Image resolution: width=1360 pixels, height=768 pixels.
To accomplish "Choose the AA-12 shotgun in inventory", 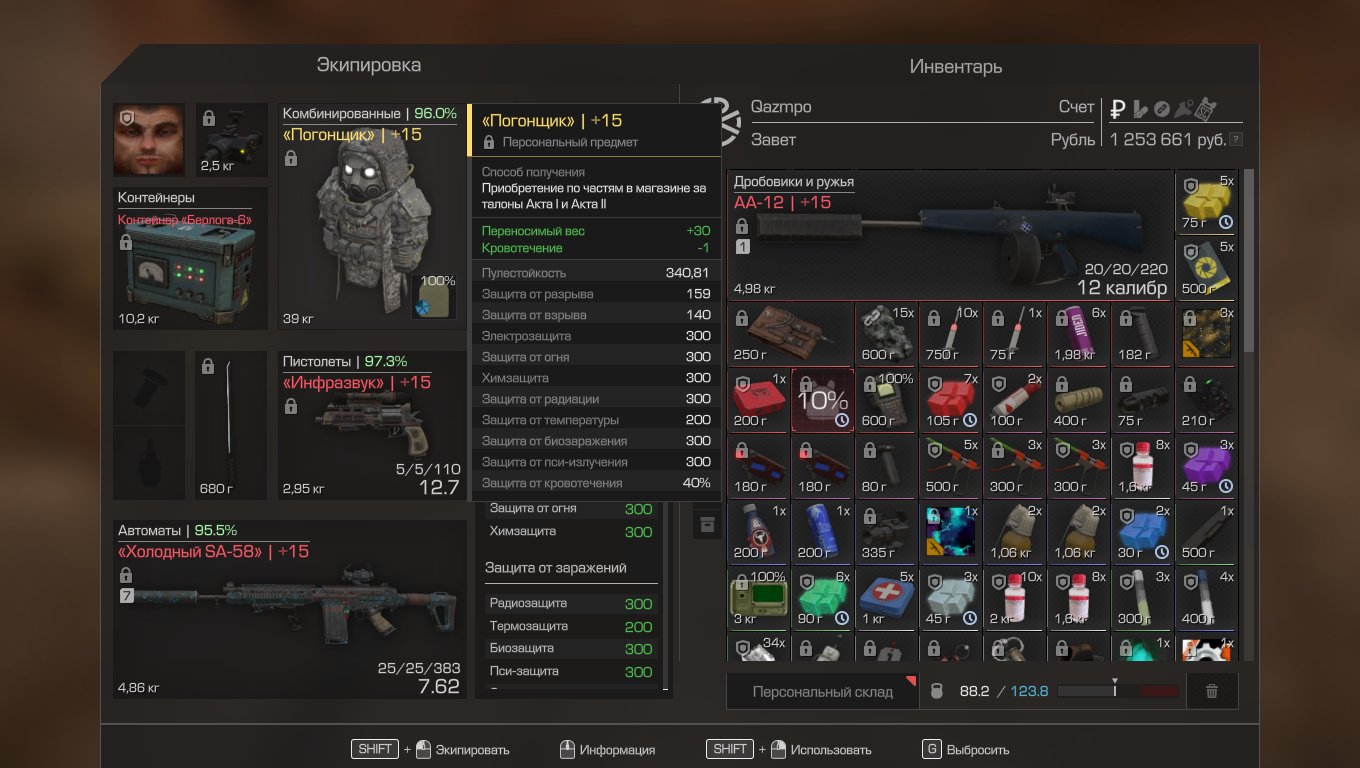I will tap(950, 236).
